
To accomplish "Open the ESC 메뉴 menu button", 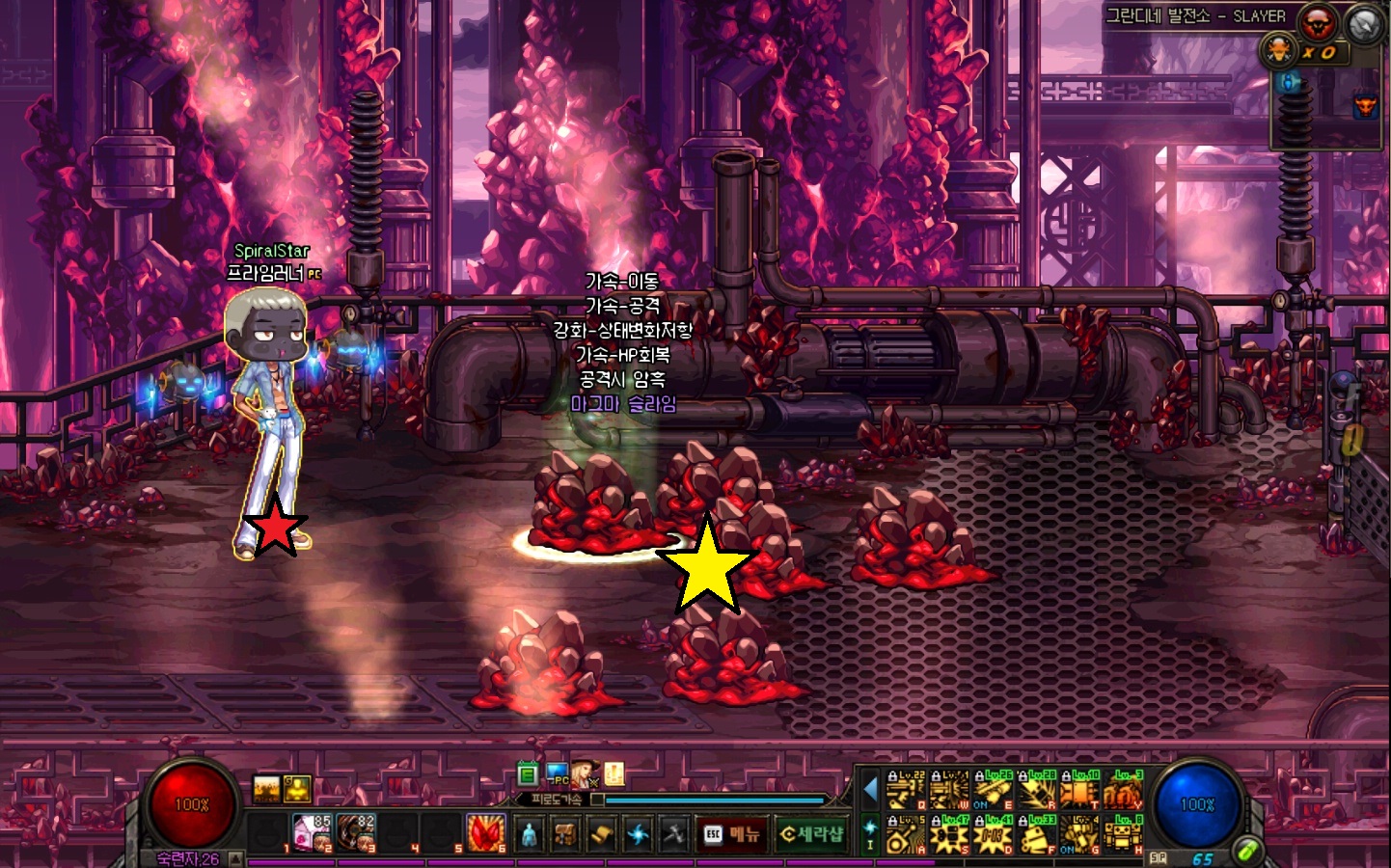I will (x=733, y=834).
